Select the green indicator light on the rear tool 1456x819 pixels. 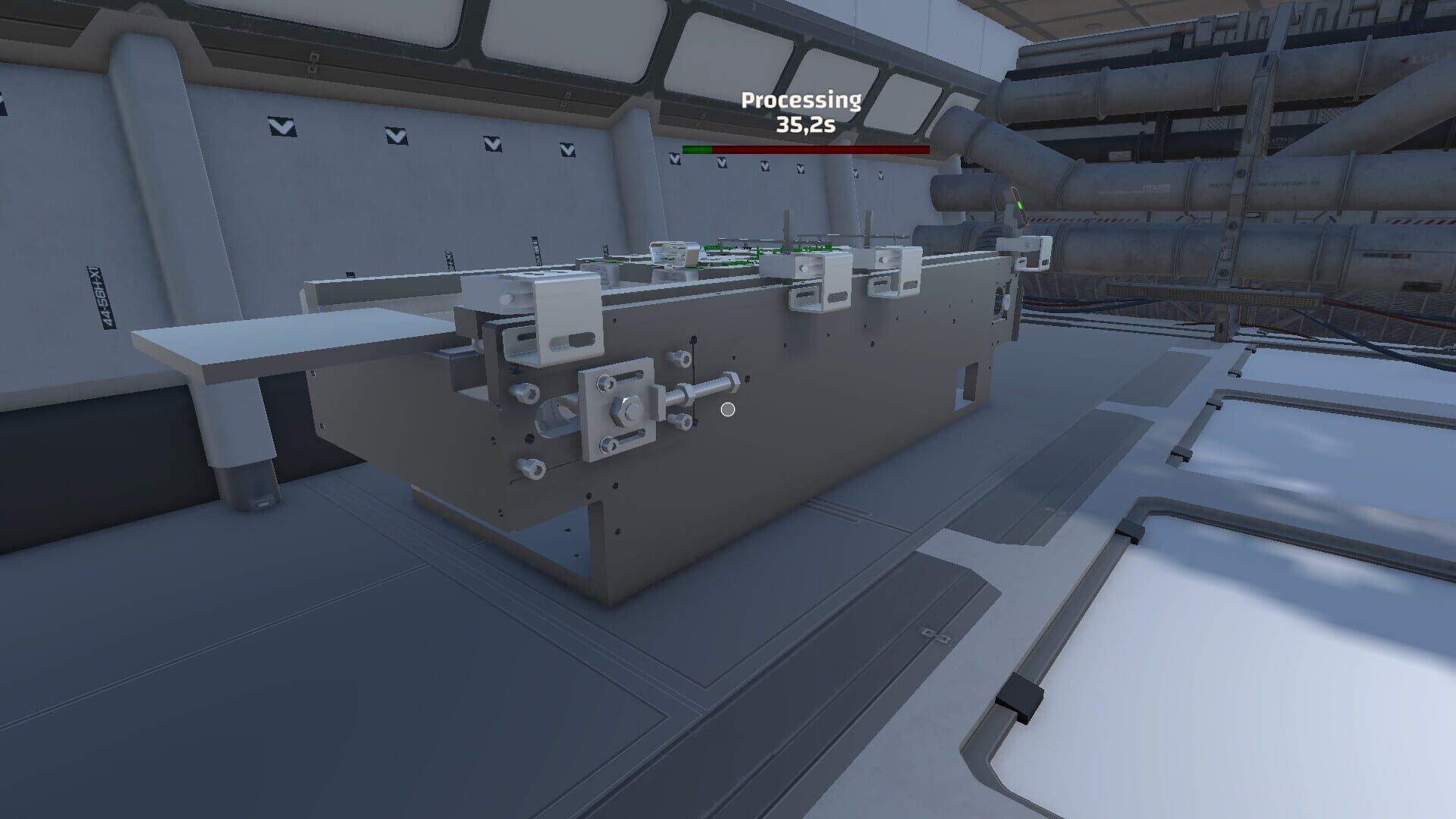(1020, 206)
